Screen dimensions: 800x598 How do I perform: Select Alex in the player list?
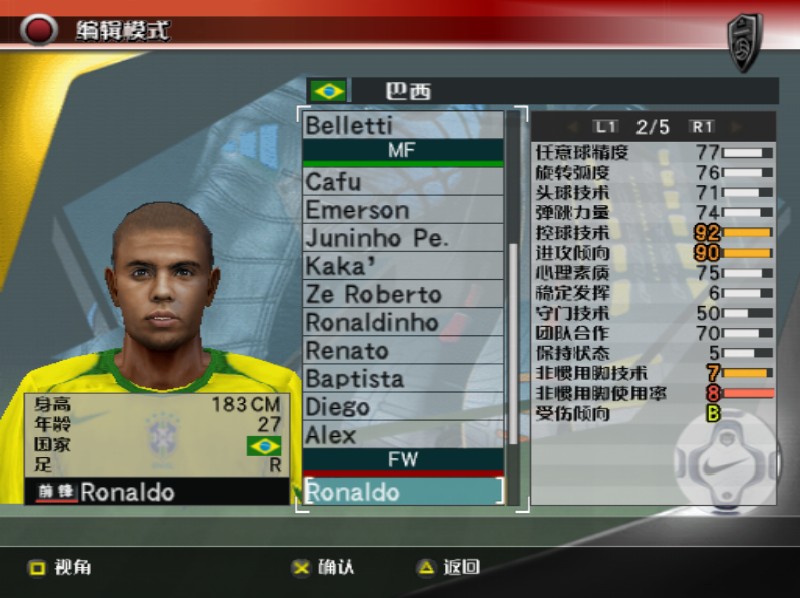click(x=402, y=435)
